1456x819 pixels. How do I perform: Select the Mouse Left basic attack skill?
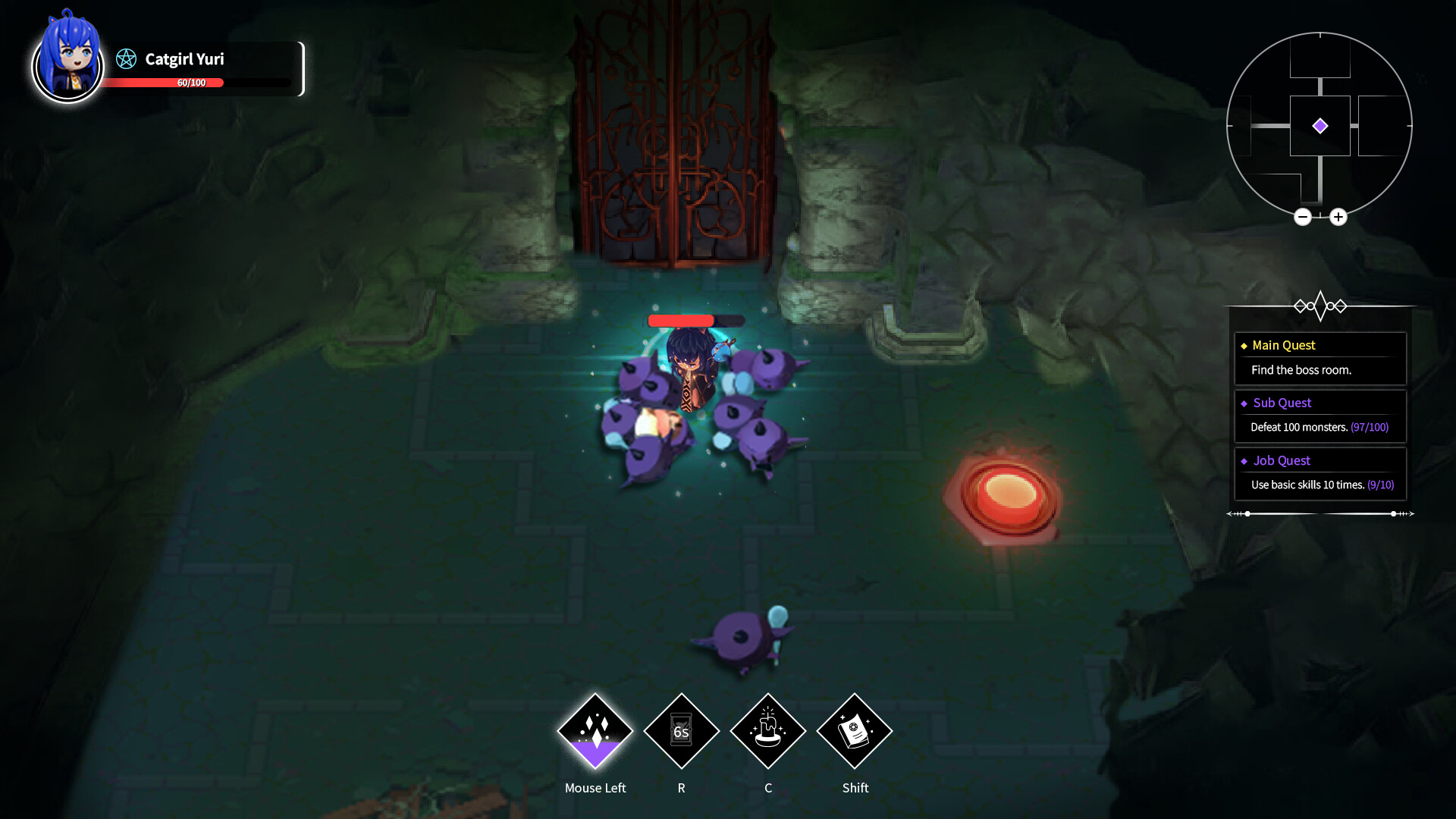coord(595,730)
